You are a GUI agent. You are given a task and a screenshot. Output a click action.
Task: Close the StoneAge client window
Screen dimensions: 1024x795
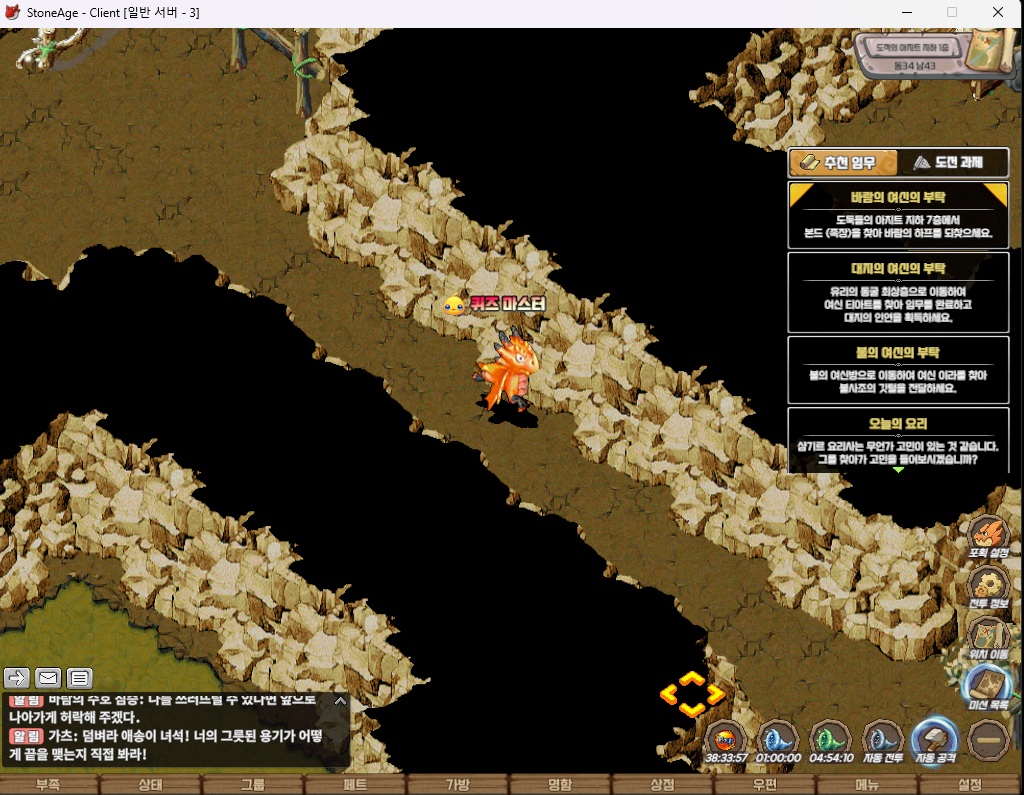pyautogui.click(x=998, y=13)
